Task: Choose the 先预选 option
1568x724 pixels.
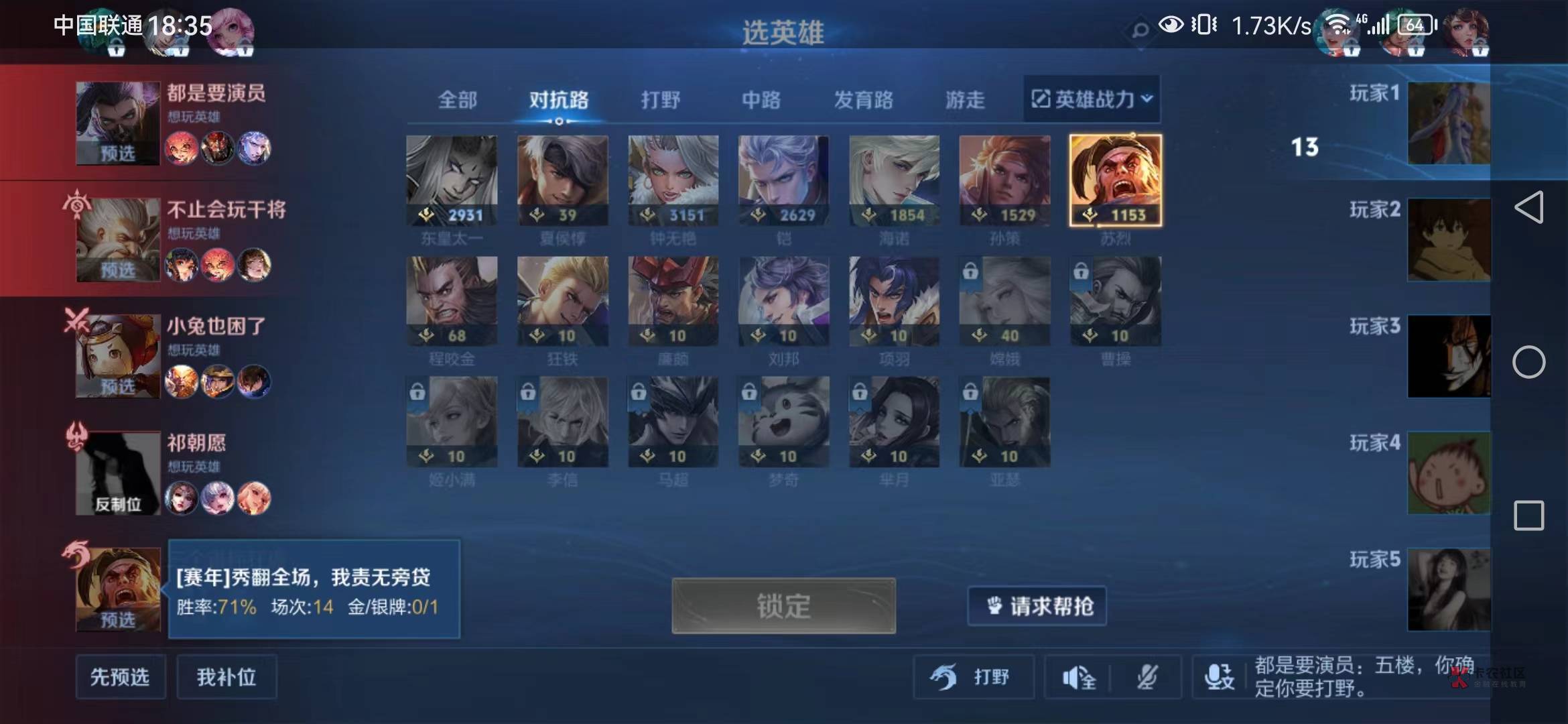Action: [121, 677]
